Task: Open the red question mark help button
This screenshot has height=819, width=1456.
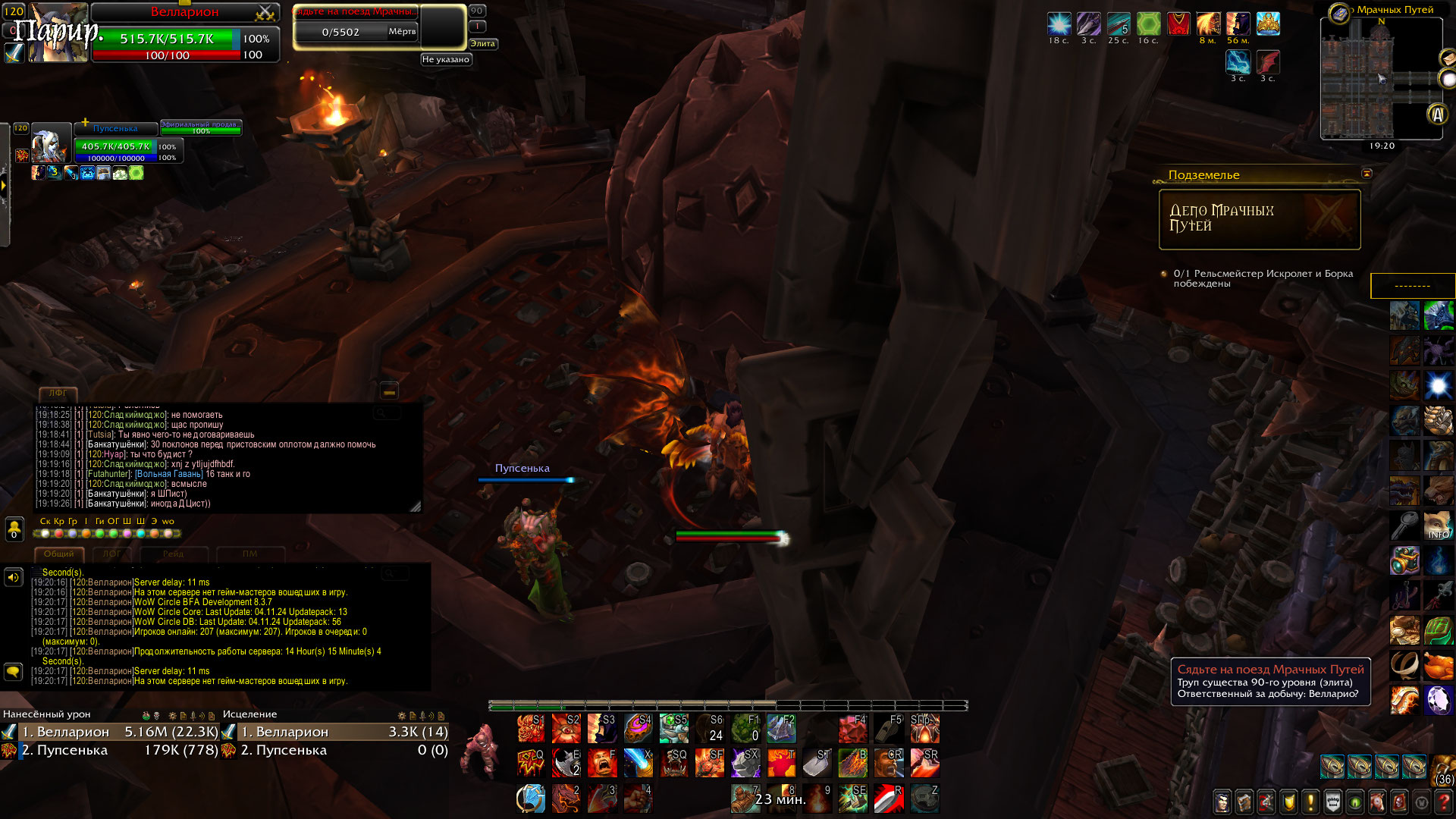Action: 1445,802
